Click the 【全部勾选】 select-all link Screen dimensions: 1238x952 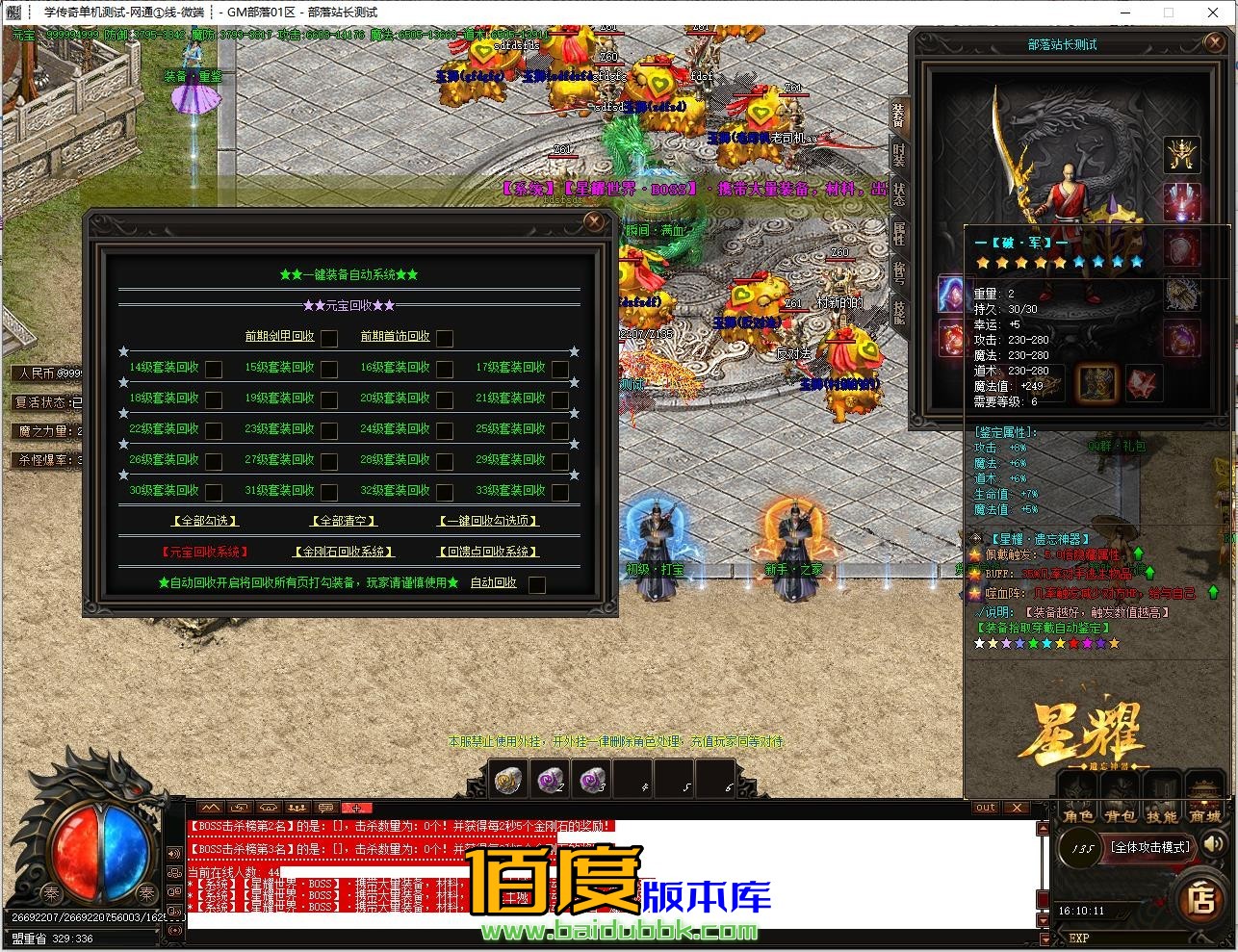[203, 520]
